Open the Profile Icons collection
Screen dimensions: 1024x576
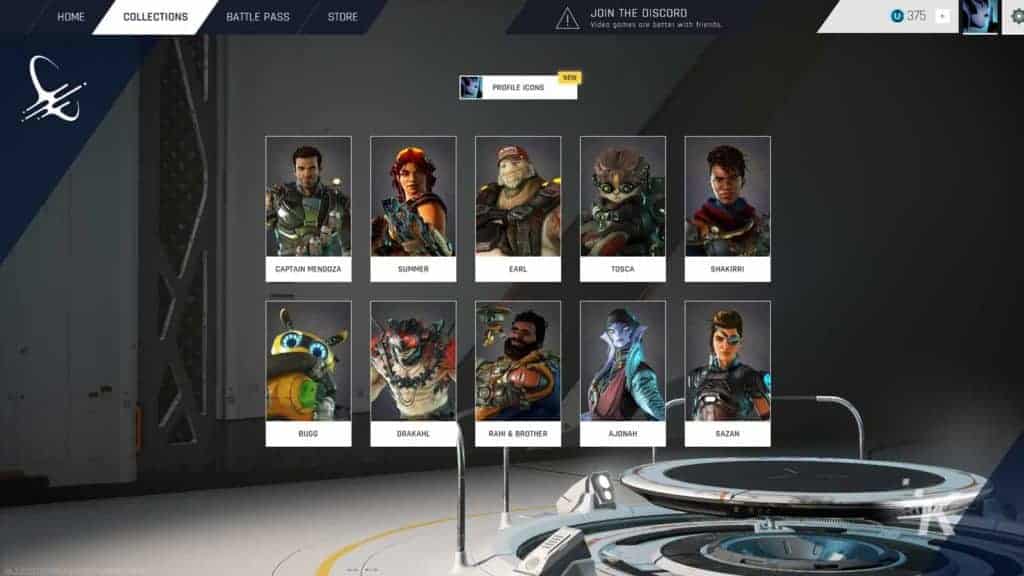click(518, 88)
